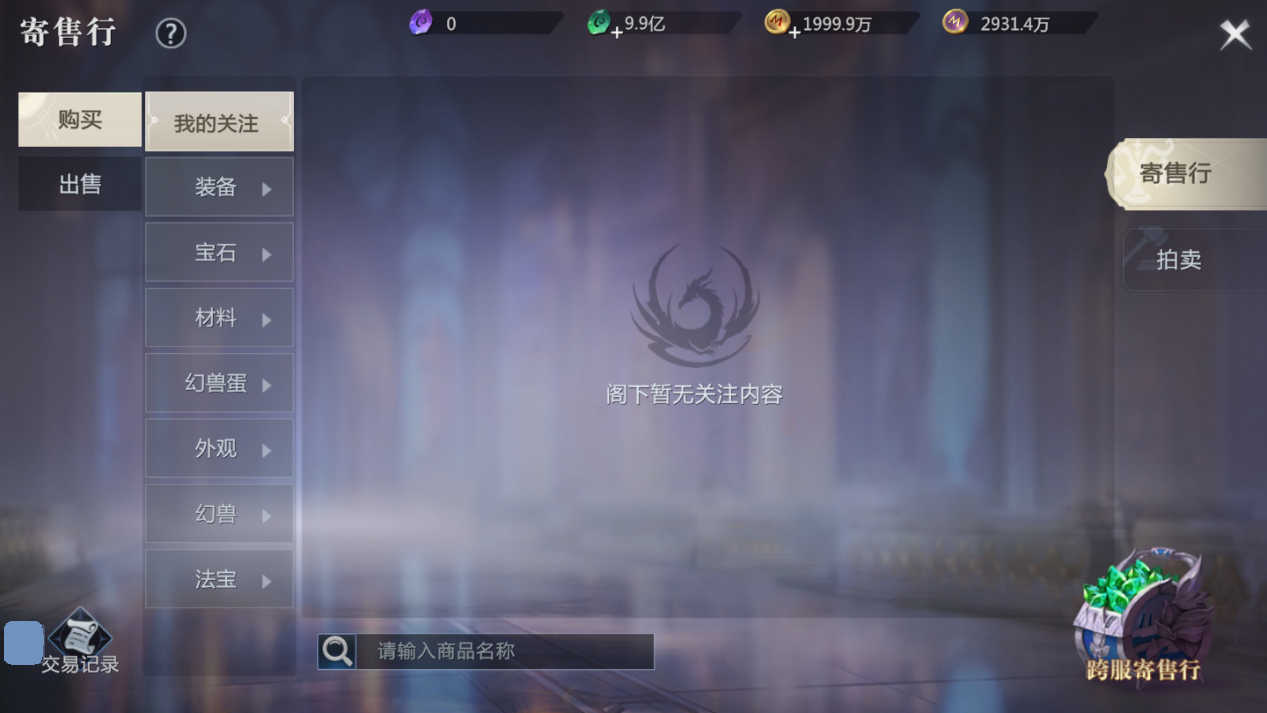Switch to the 出售 sell tab

pyautogui.click(x=80, y=184)
